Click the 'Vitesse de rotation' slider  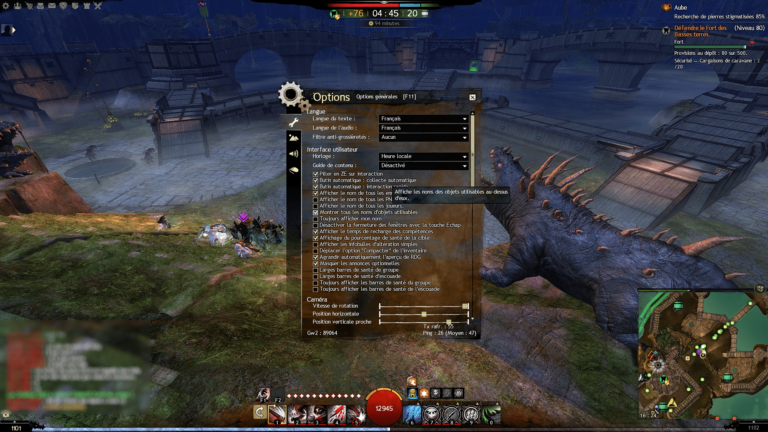pos(424,306)
